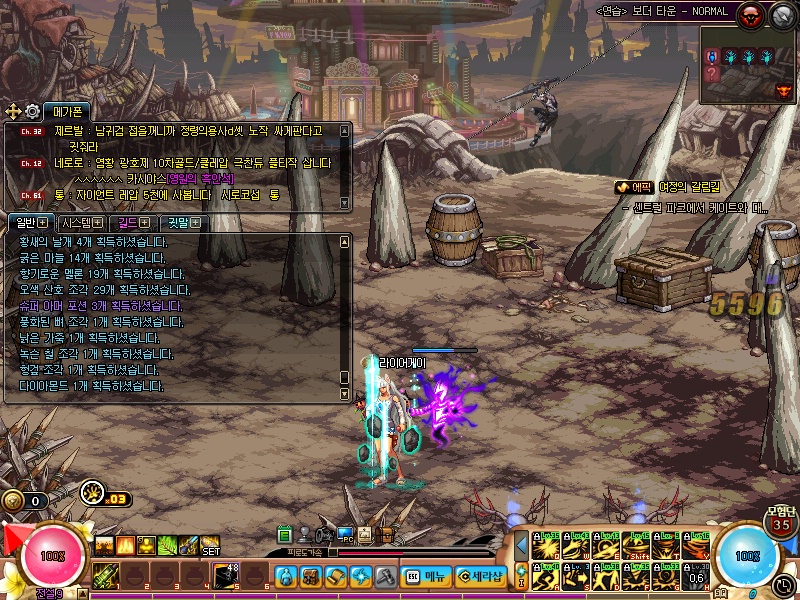Open the 메가폰 megaphone tab
The image size is (800, 600).
65,111
